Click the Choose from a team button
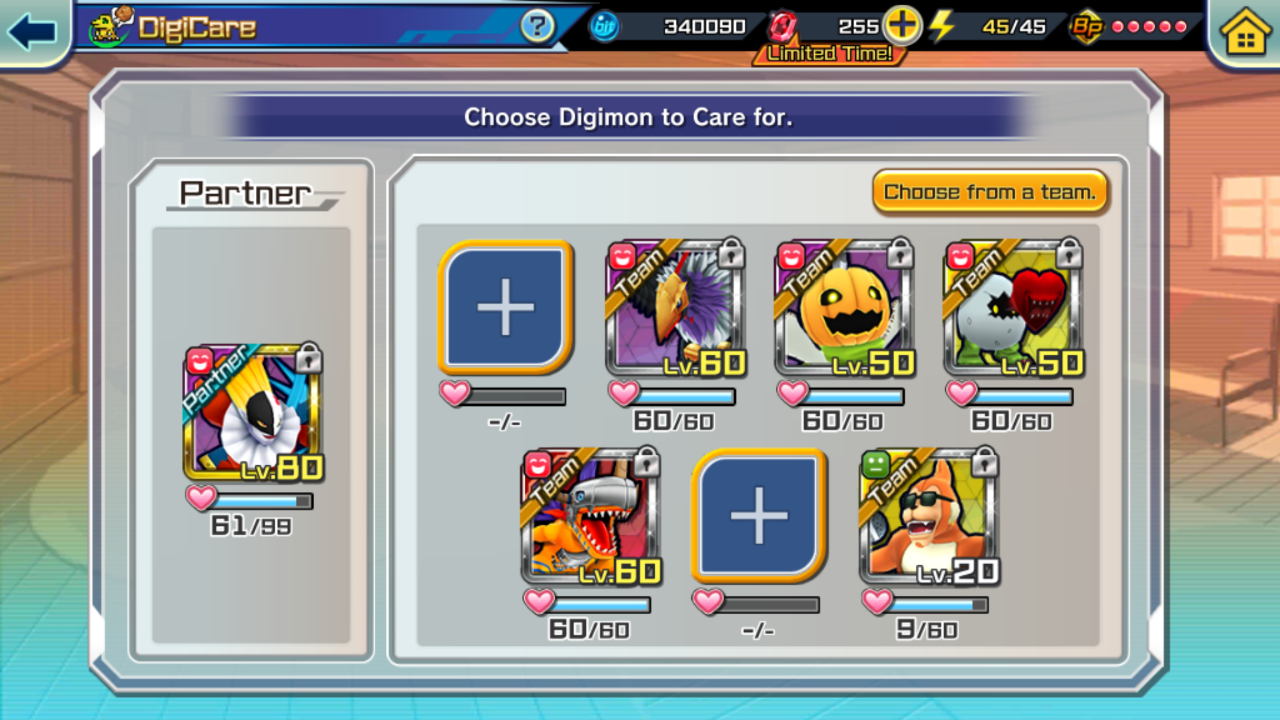 point(990,191)
